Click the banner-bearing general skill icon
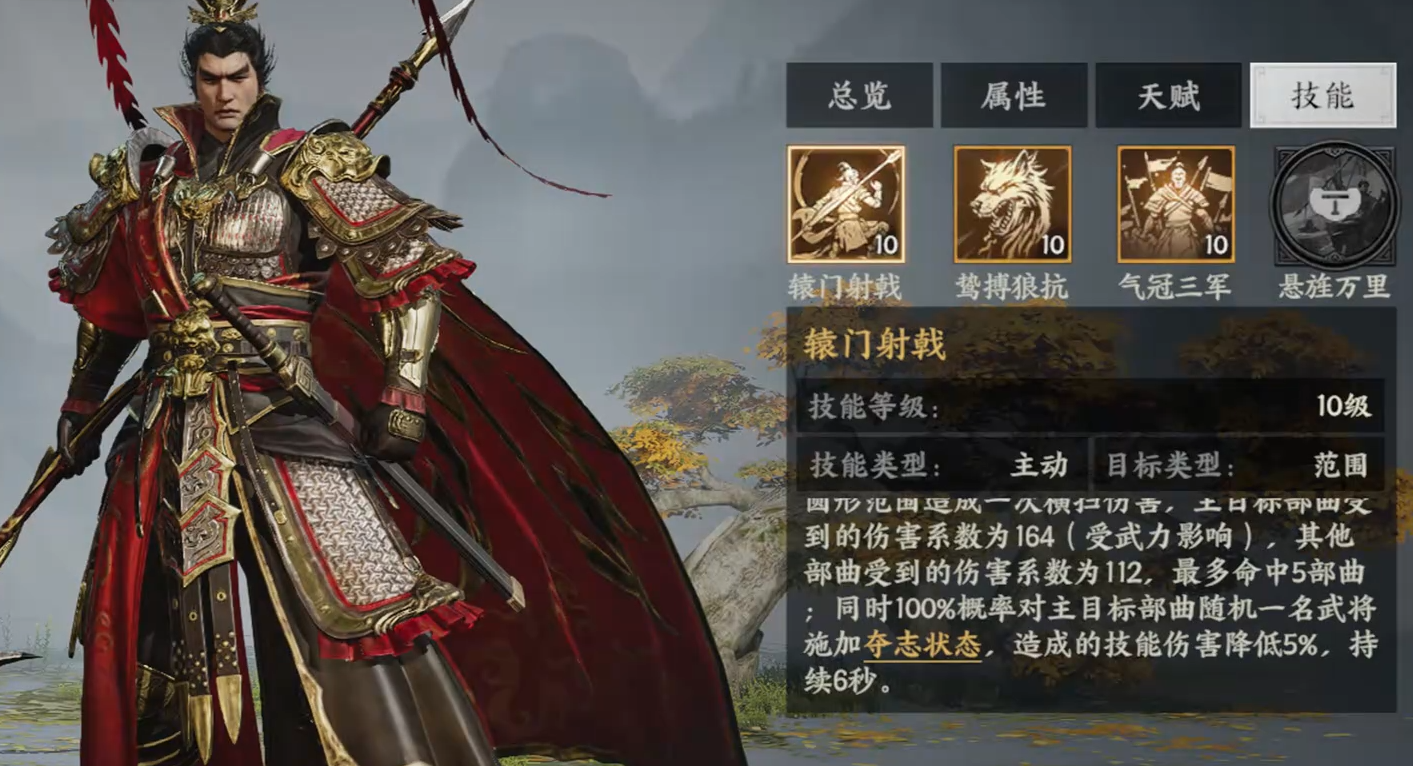This screenshot has height=766, width=1413. (1175, 200)
